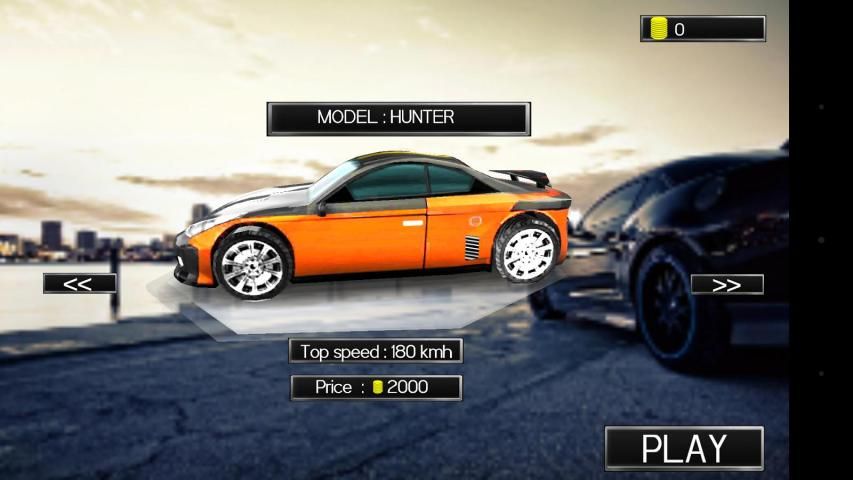Buy the Hunter via the Price 2000 button
853x480 pixels.
(376, 387)
